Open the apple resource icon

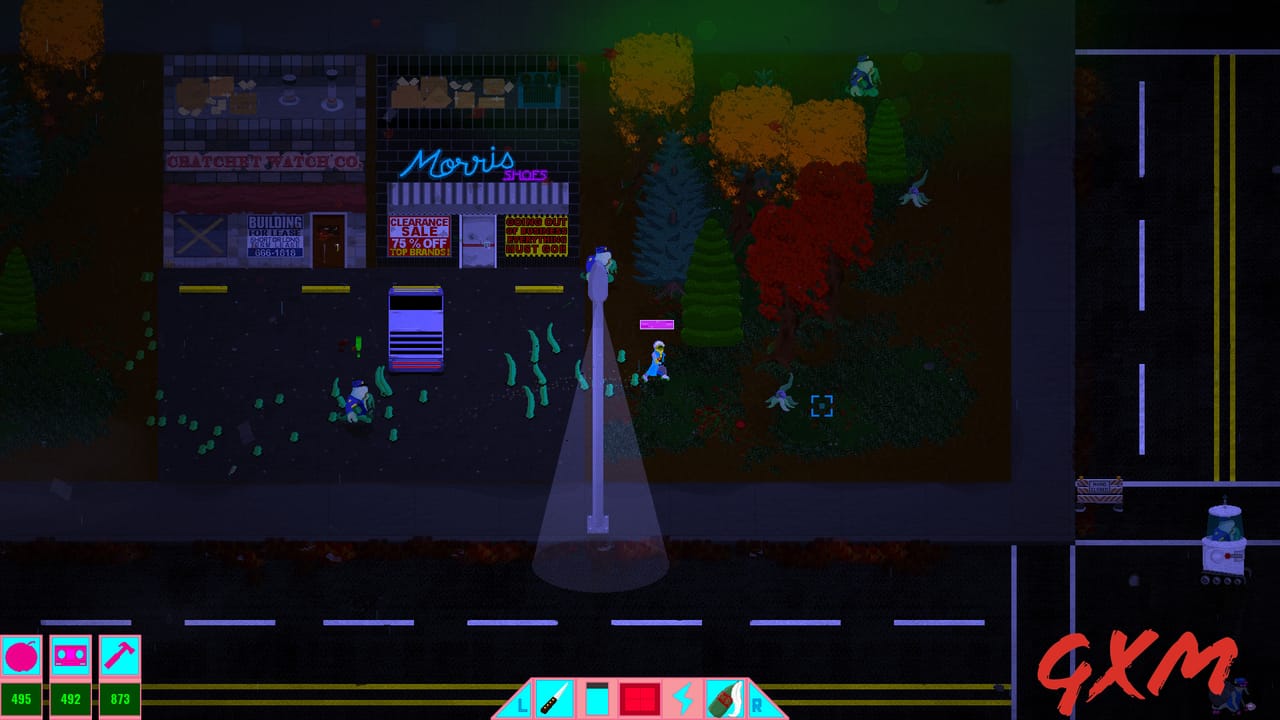tap(20, 658)
